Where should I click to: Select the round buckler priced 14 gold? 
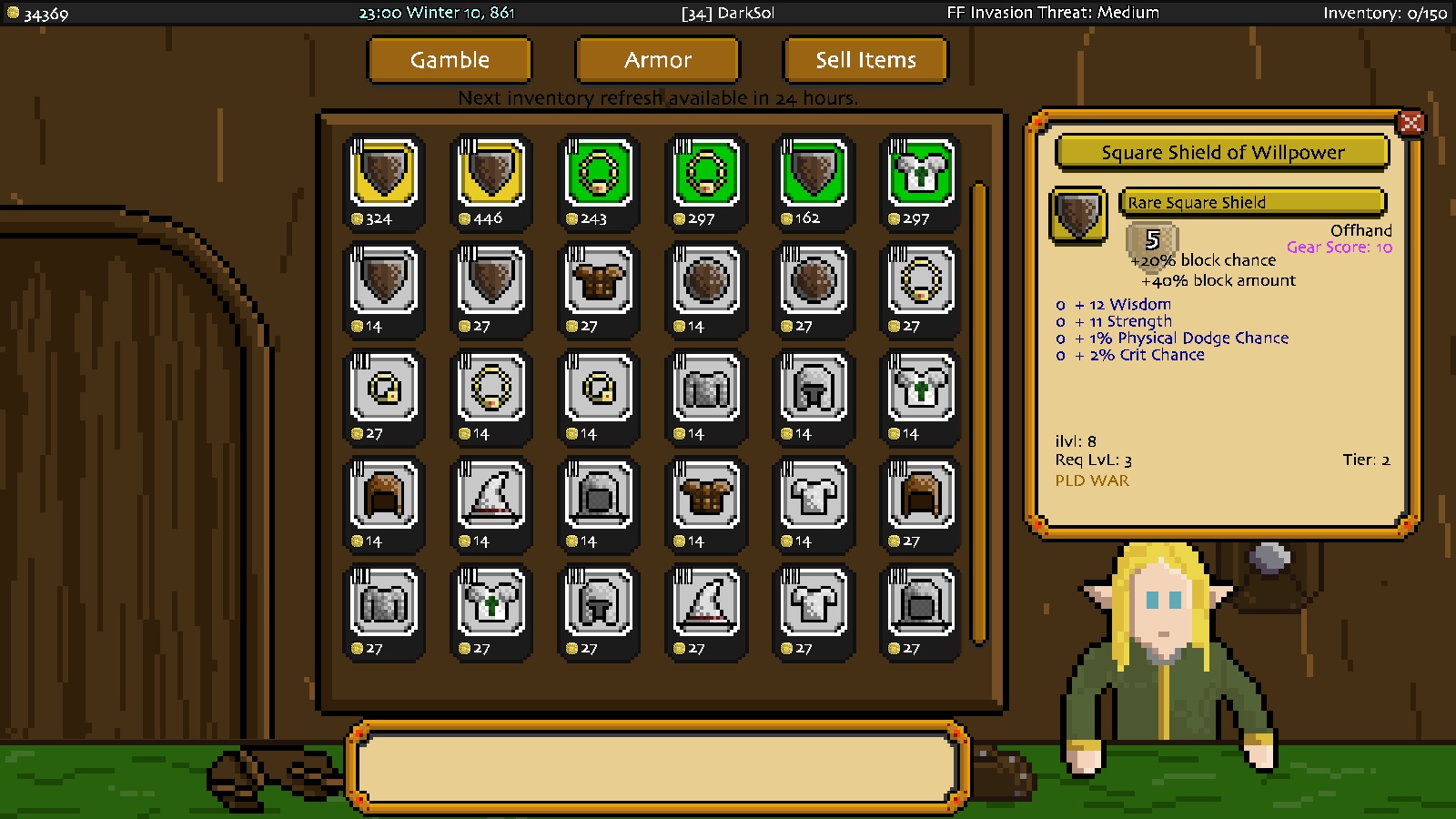[706, 288]
